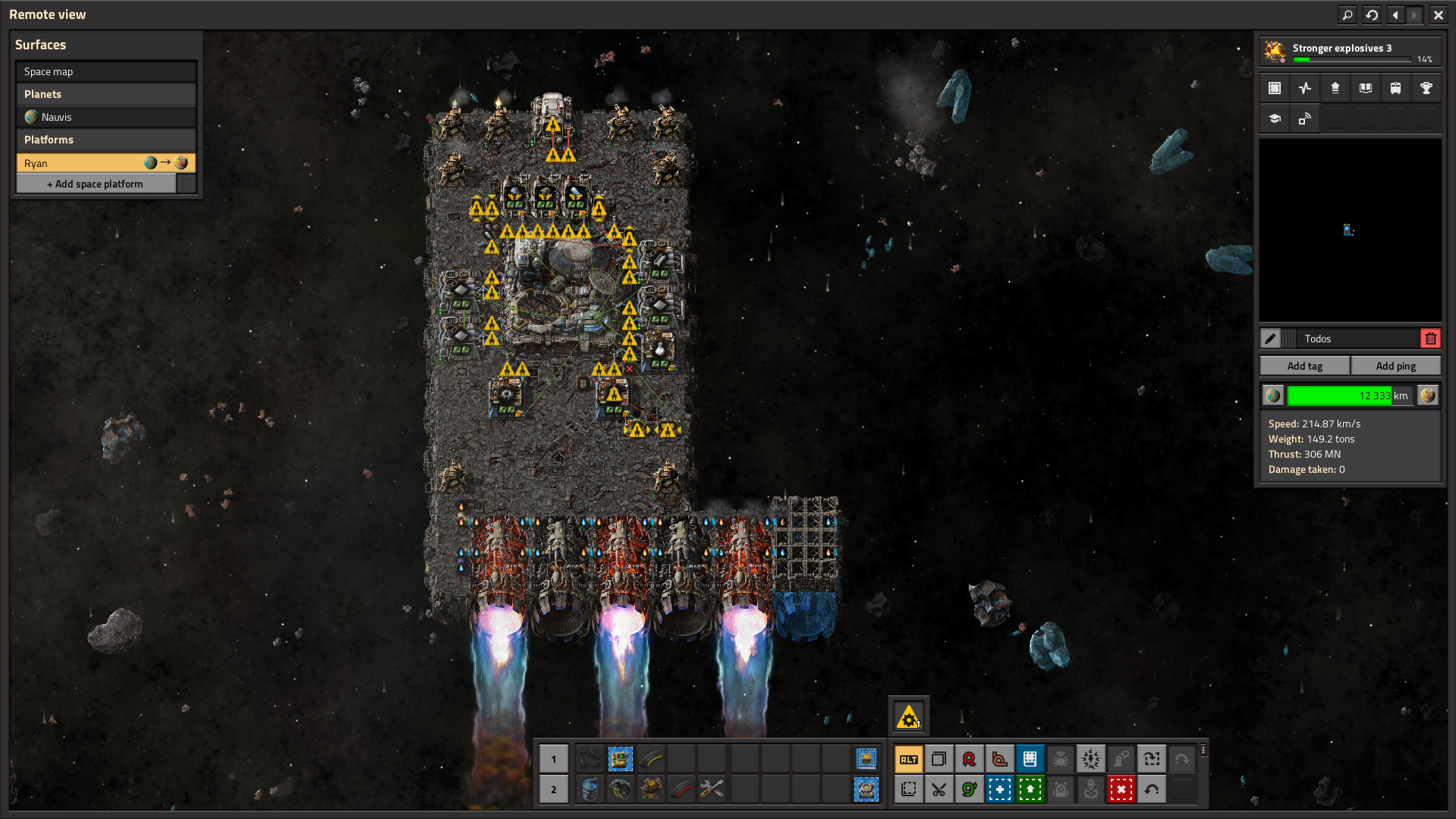1456x819 pixels.
Task: Open the Factoriopedia book
Action: (x=1365, y=87)
